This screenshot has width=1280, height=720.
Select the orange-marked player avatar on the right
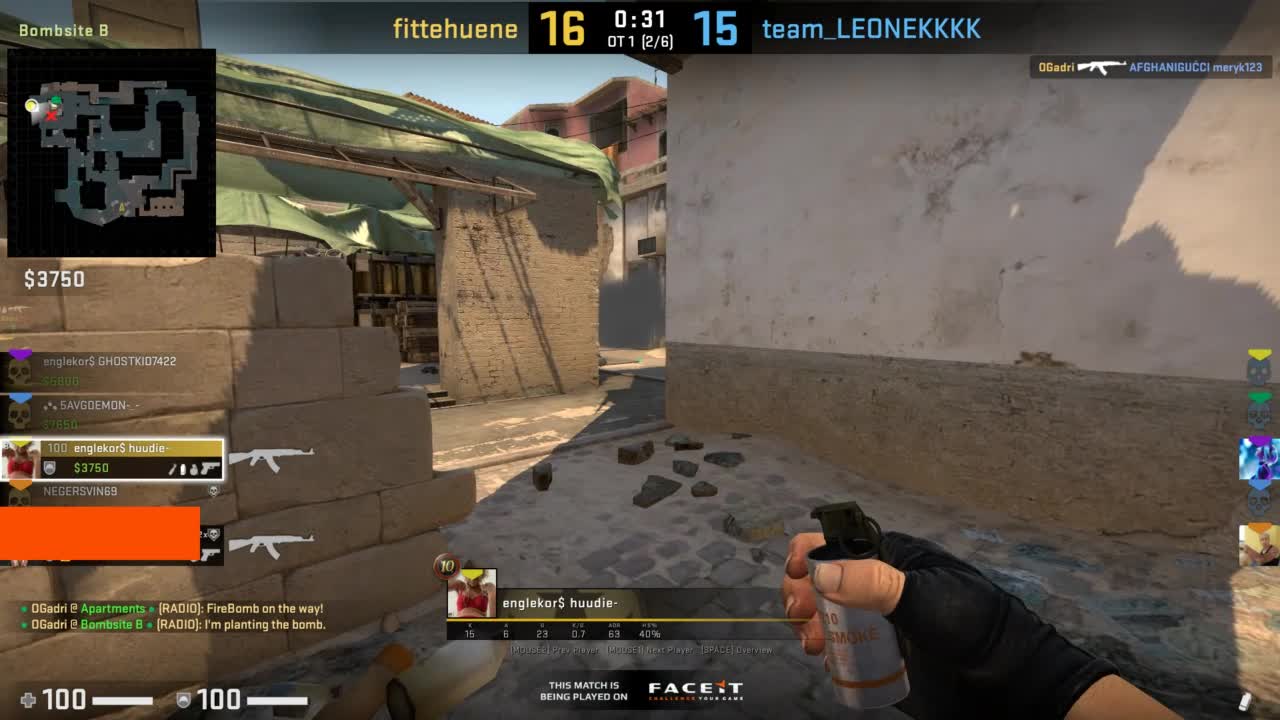1259,545
